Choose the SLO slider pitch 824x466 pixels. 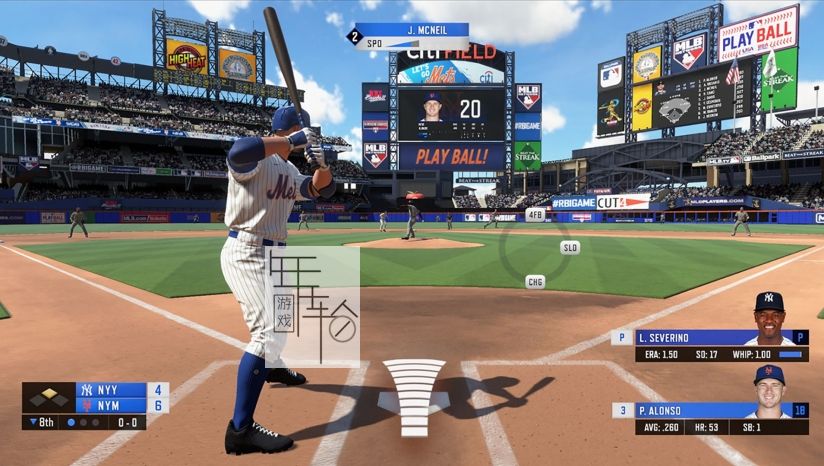tap(570, 247)
